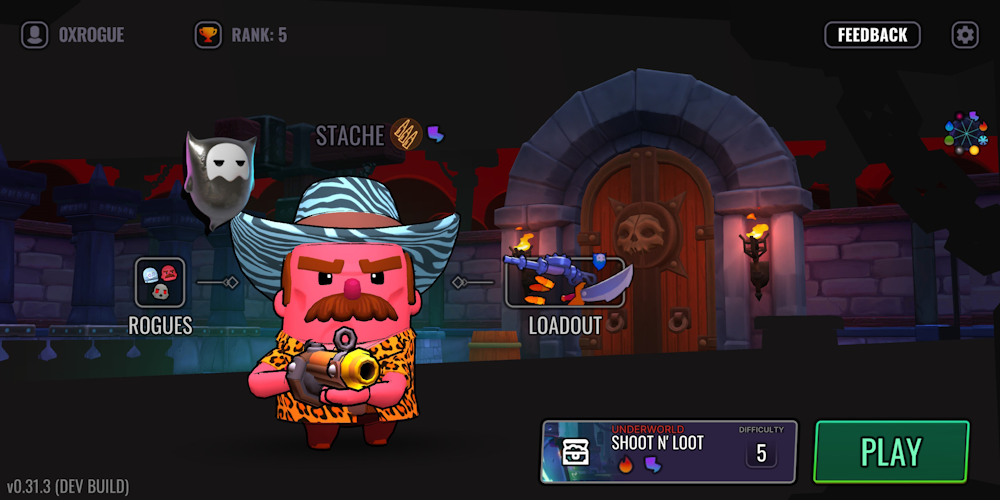Screen dimensions: 1000x500
Task: Open the colorful element wheel icon
Action: tap(965, 134)
